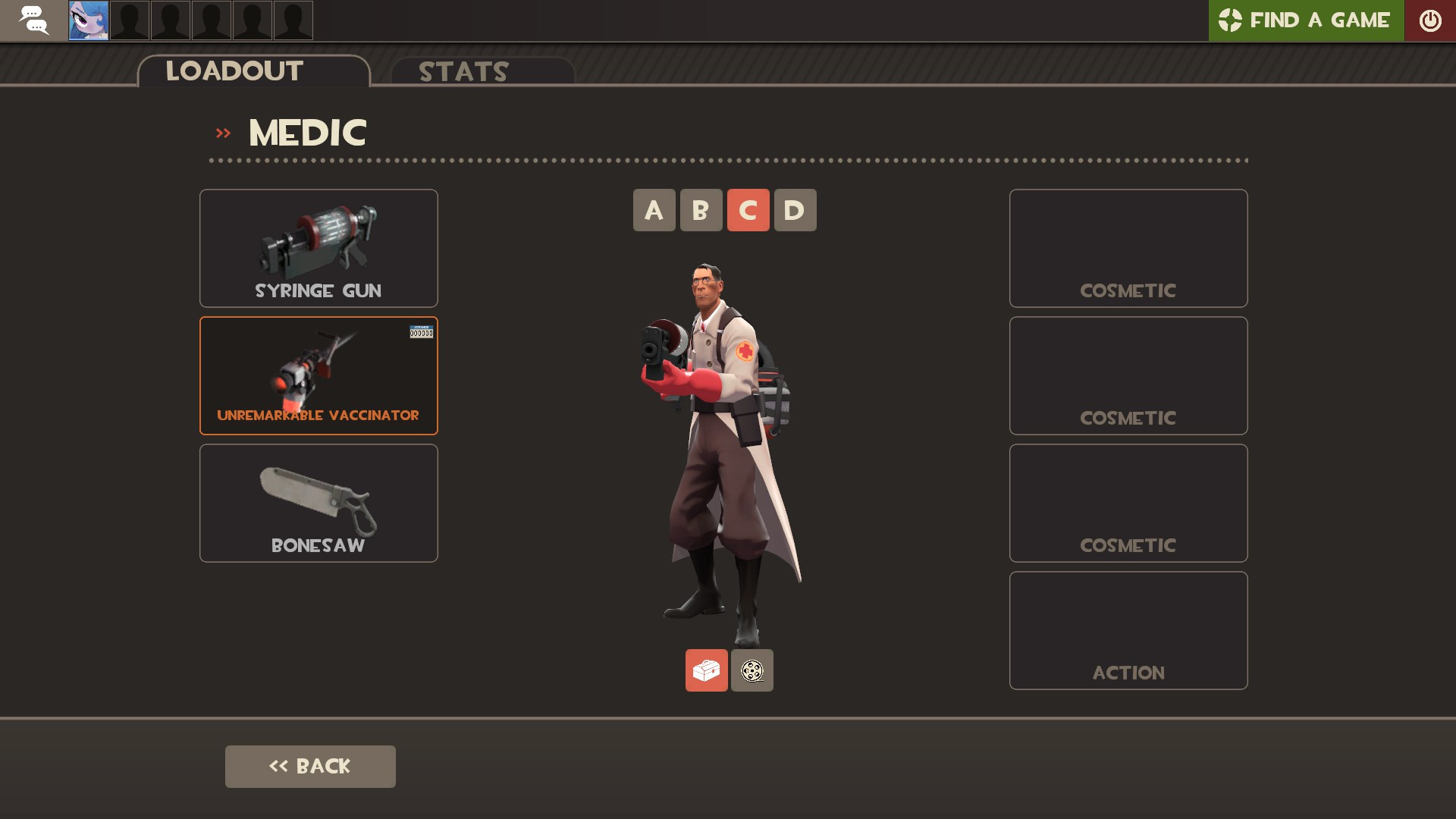Click the Action item slot
1456x819 pixels.
(1128, 630)
